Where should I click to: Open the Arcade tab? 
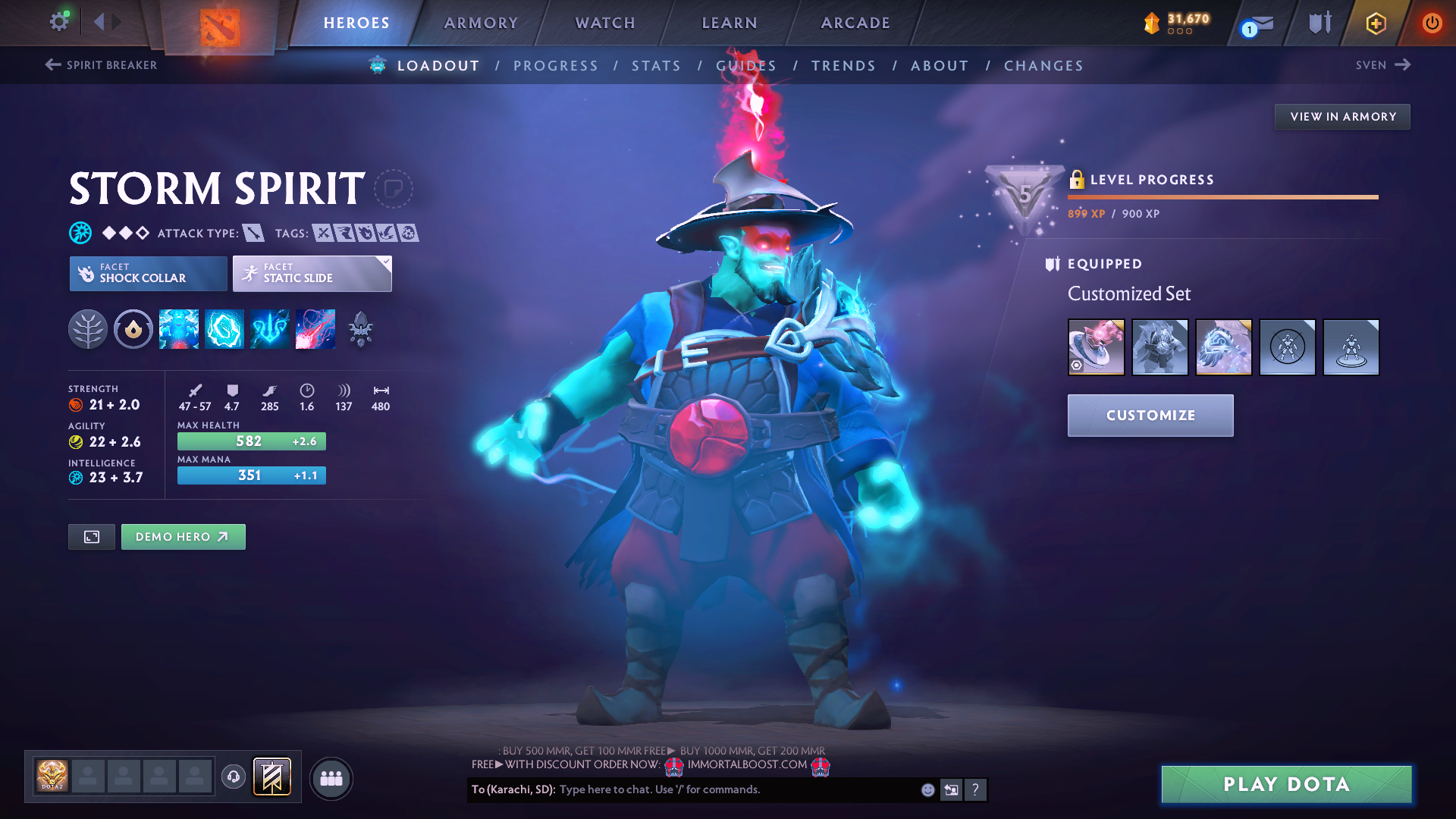point(855,23)
